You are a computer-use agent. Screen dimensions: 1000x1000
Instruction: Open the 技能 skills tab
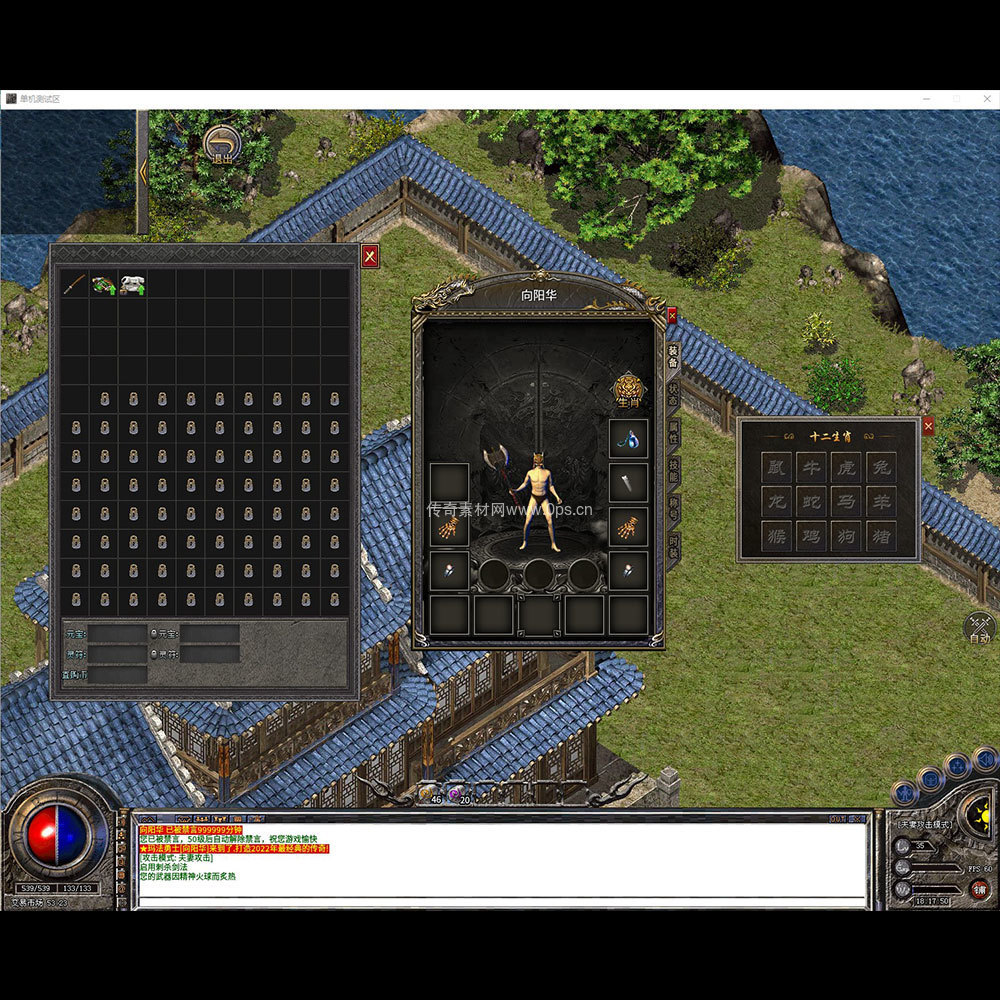coord(674,470)
